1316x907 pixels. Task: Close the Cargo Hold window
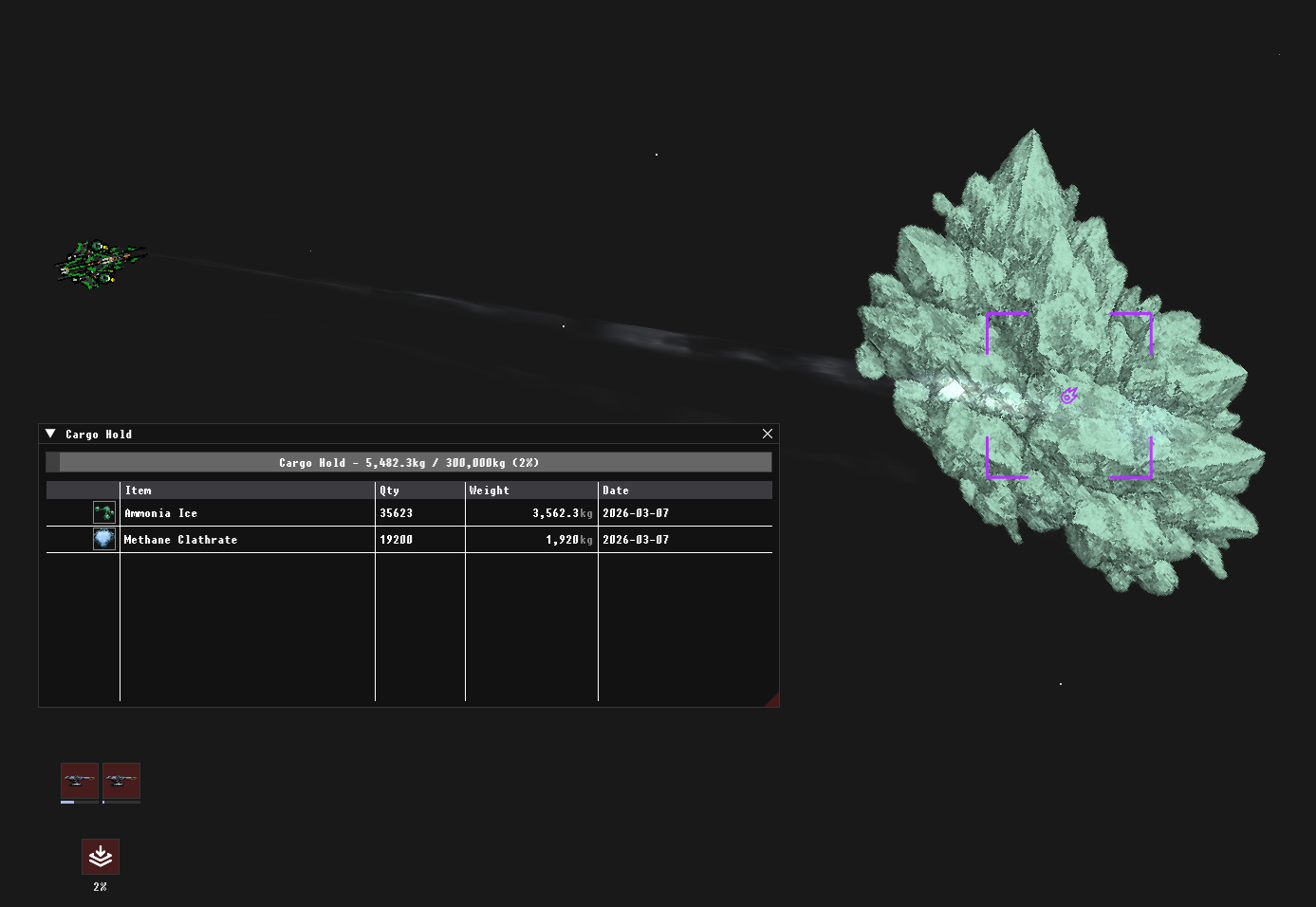click(768, 434)
